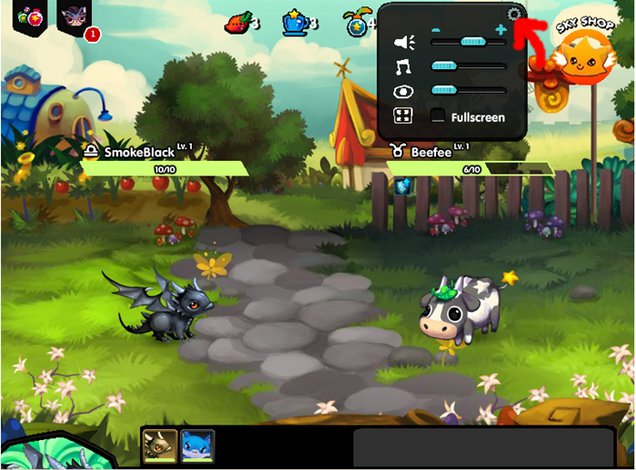
Task: Decrease volume with the minus button
Action: [436, 29]
